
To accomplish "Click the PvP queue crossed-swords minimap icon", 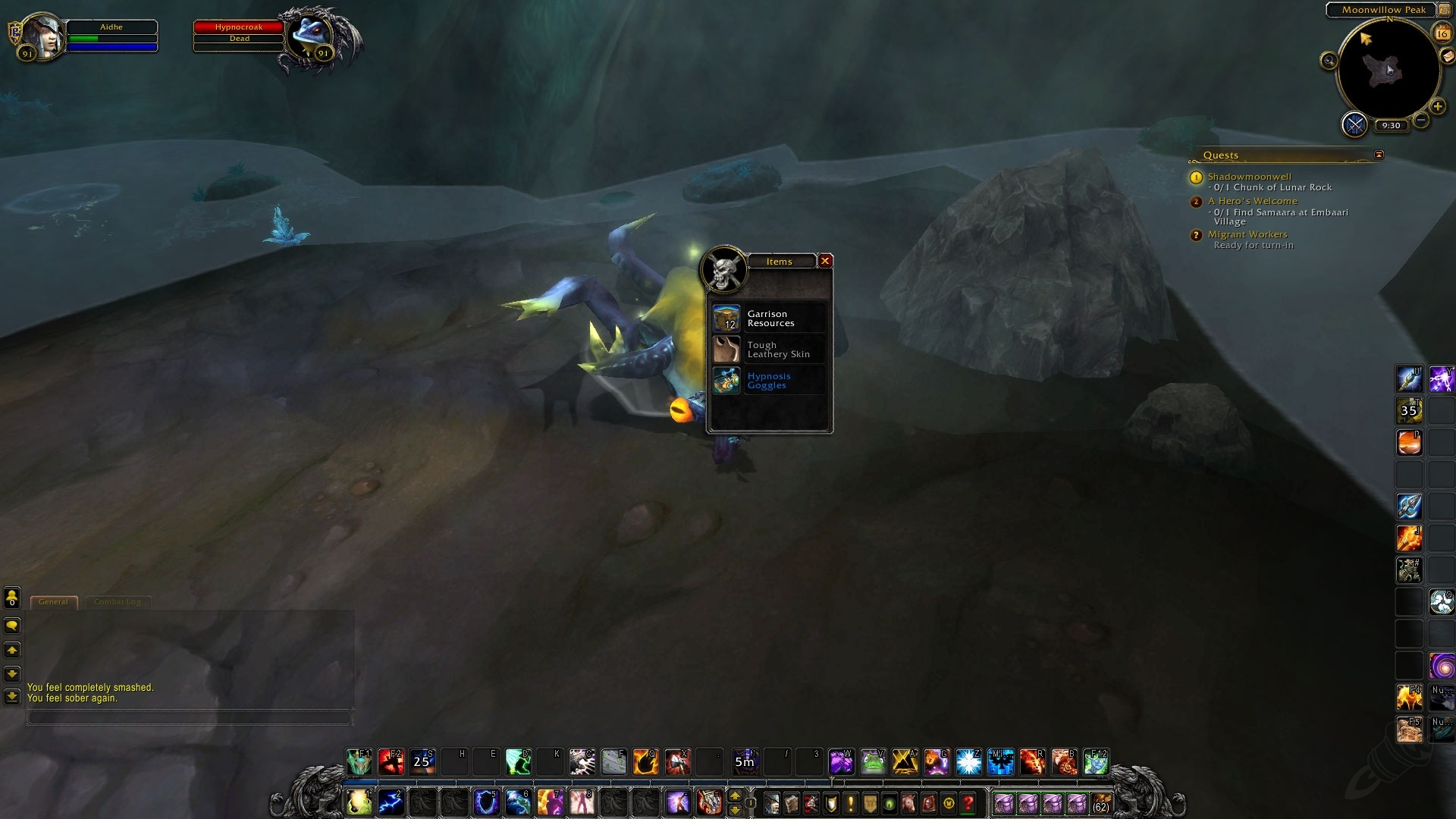I will tap(1355, 124).
